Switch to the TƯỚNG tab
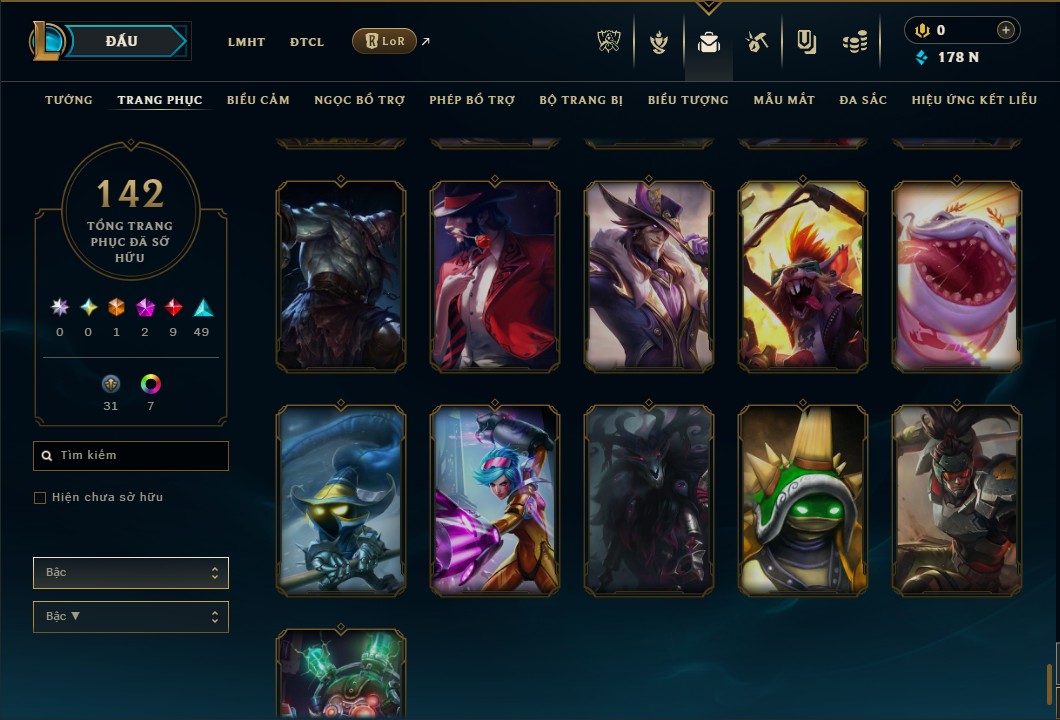Image resolution: width=1060 pixels, height=720 pixels. point(69,100)
